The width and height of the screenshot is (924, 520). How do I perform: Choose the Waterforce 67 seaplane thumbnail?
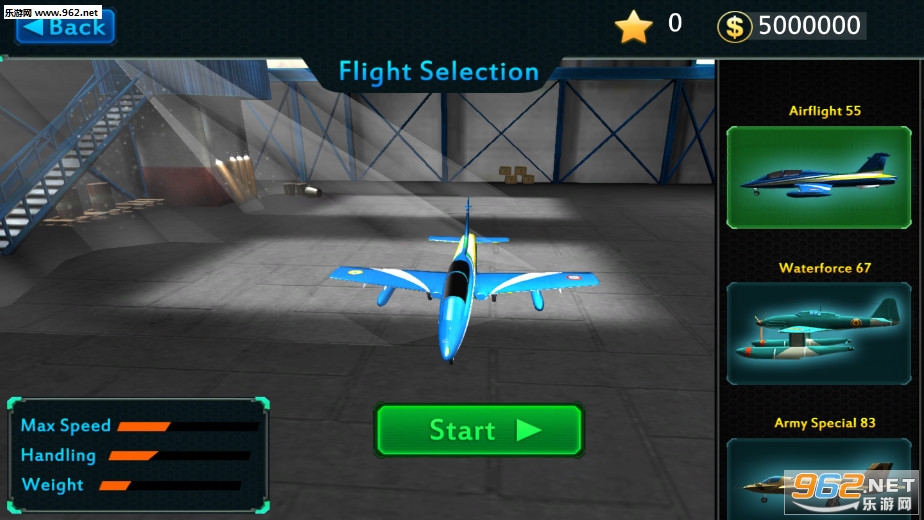point(819,333)
